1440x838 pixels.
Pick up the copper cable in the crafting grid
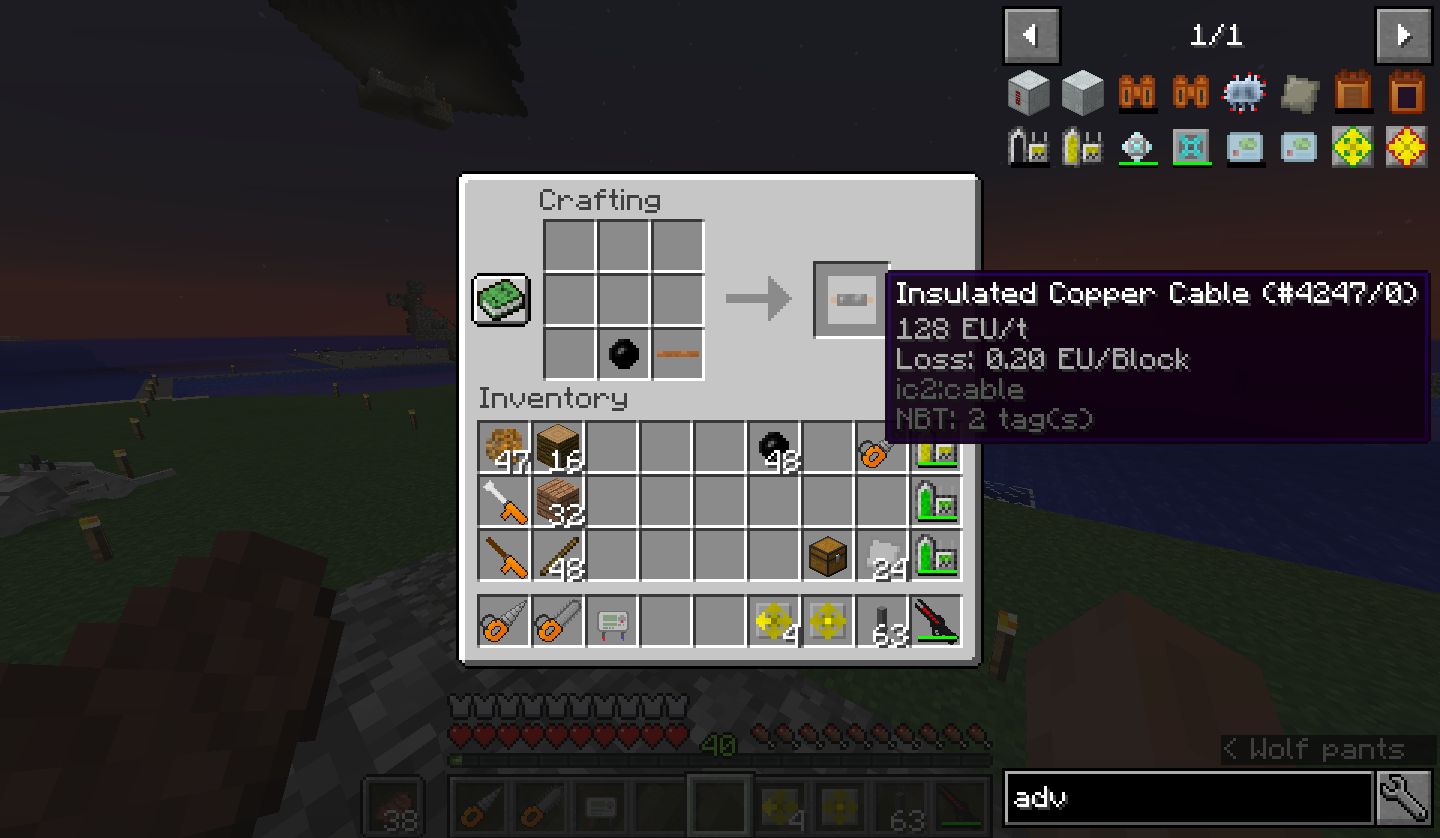pyautogui.click(x=678, y=353)
